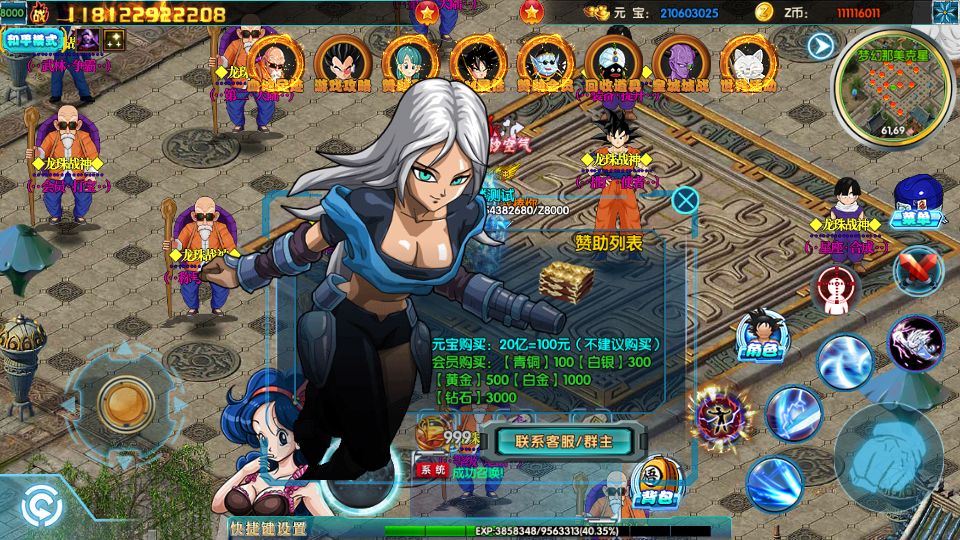Open the 菜单 menu button
This screenshot has width=960, height=540.
916,201
